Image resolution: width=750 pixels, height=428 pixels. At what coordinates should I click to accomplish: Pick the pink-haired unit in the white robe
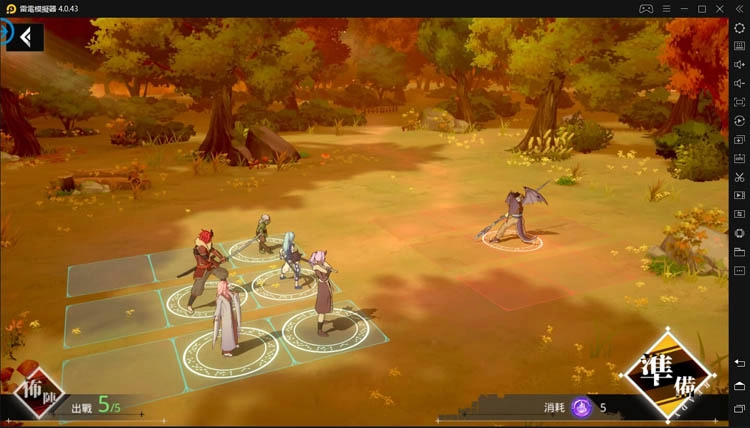coord(227,317)
